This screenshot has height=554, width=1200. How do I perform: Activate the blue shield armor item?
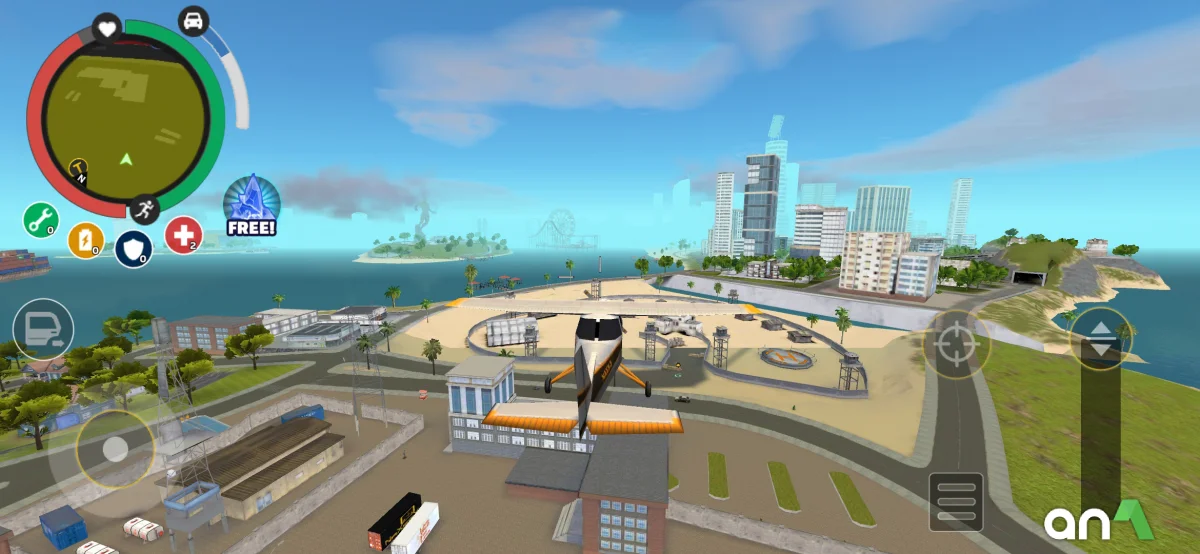(133, 248)
